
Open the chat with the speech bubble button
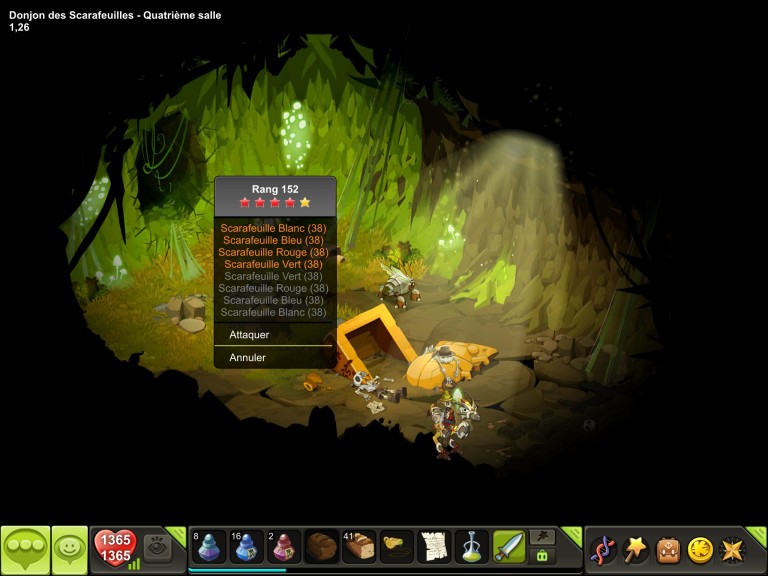click(25, 548)
